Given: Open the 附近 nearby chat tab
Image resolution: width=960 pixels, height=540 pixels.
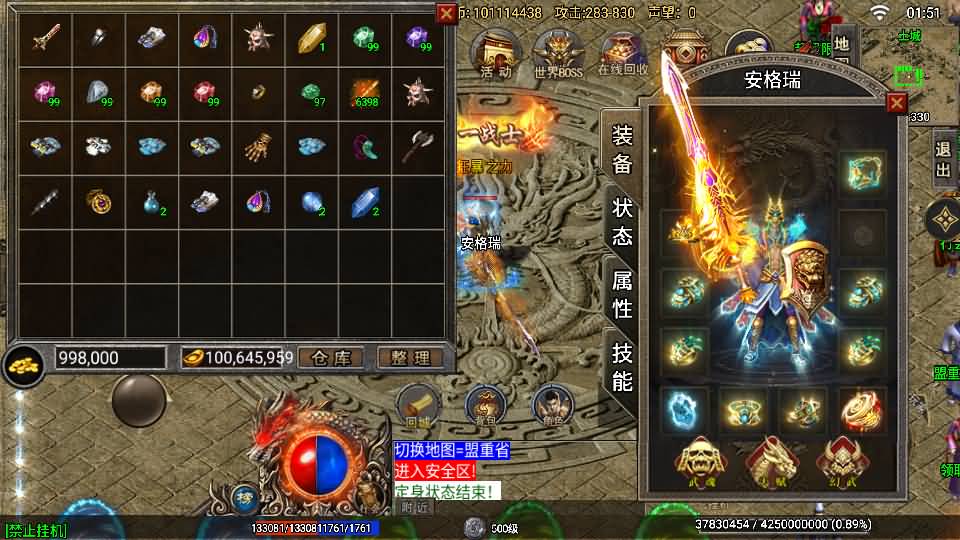Looking at the screenshot, I should tap(416, 507).
